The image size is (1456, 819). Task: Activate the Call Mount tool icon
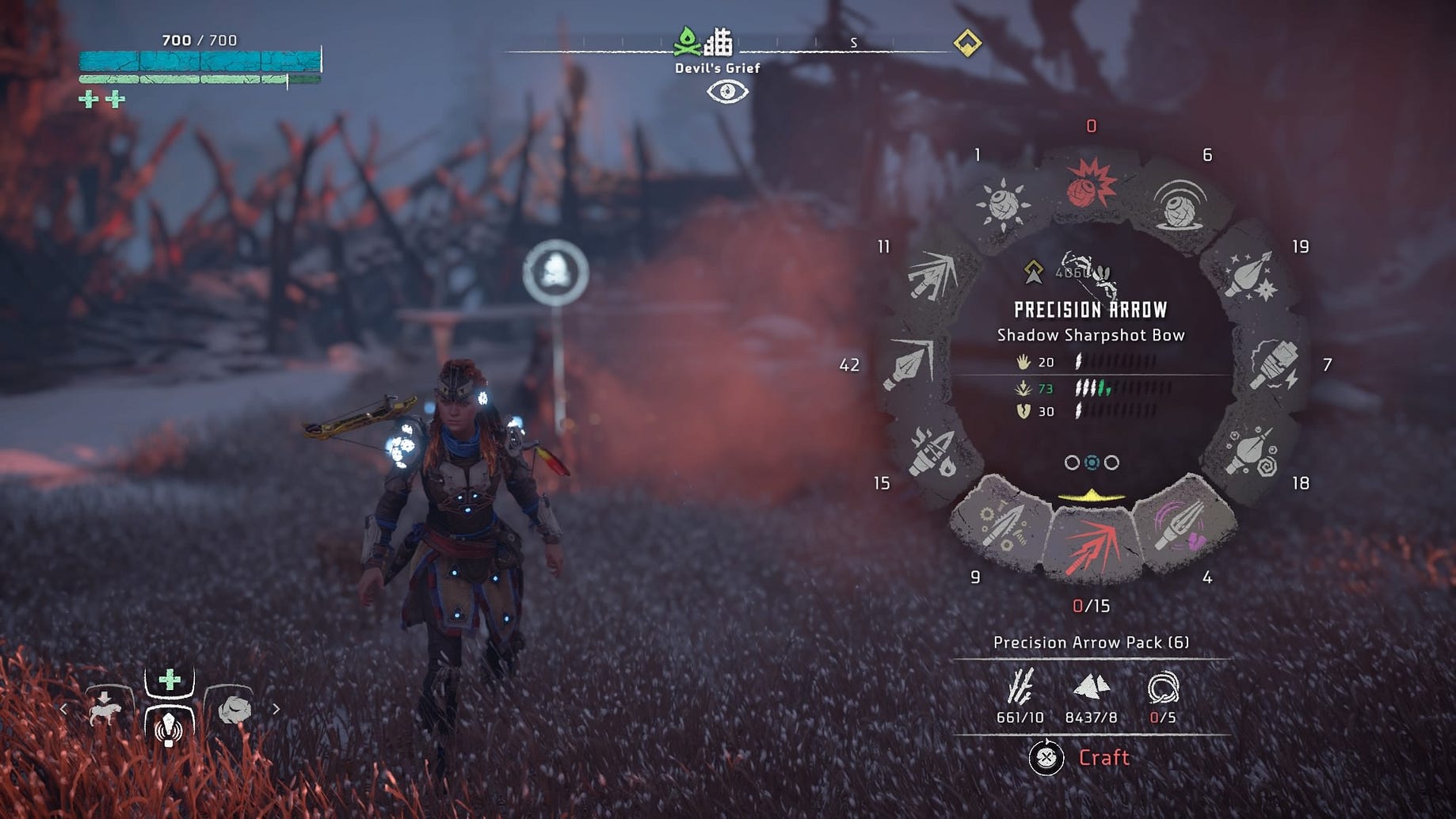pos(105,708)
